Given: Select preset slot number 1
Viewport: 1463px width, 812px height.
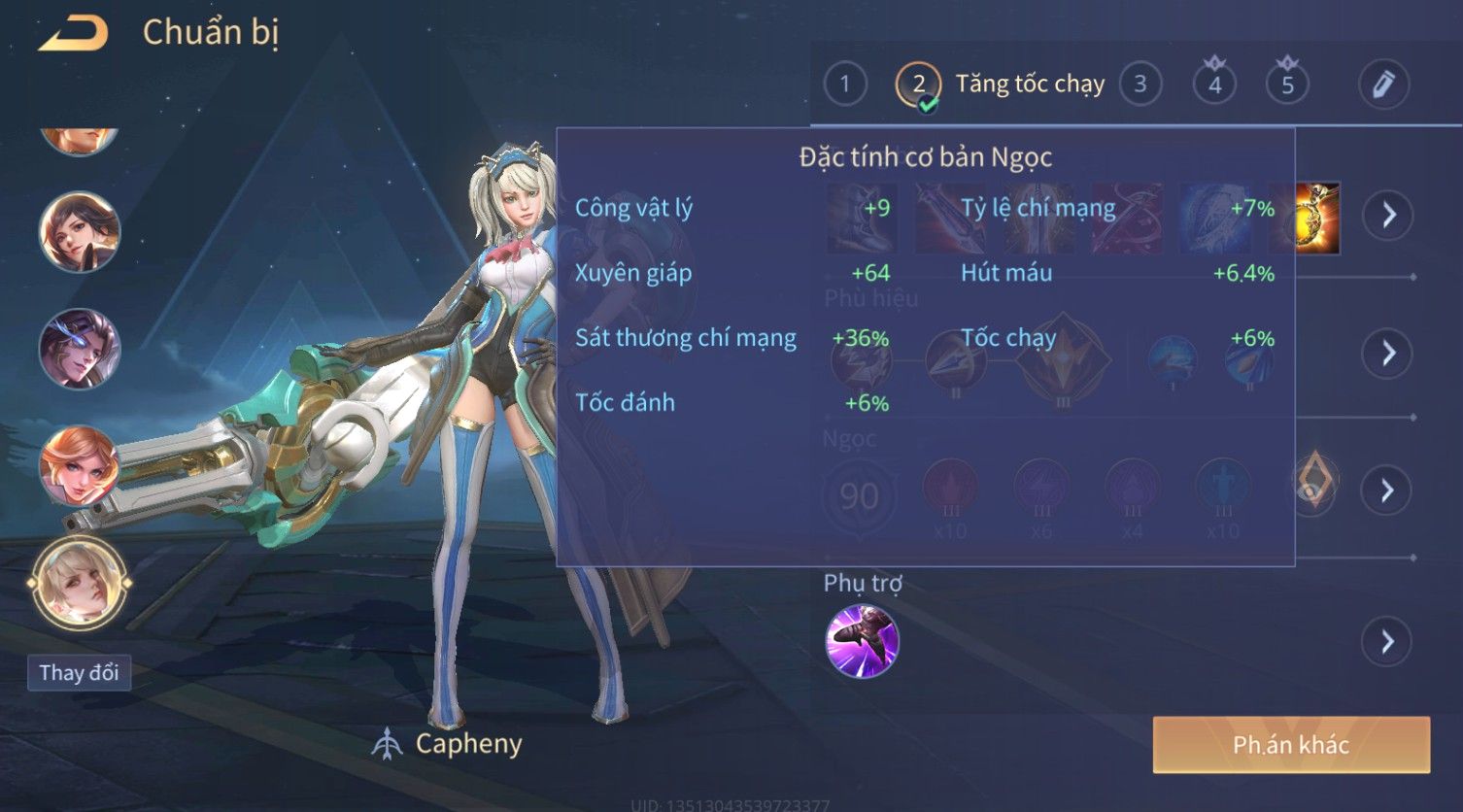Looking at the screenshot, I should pos(844,85).
